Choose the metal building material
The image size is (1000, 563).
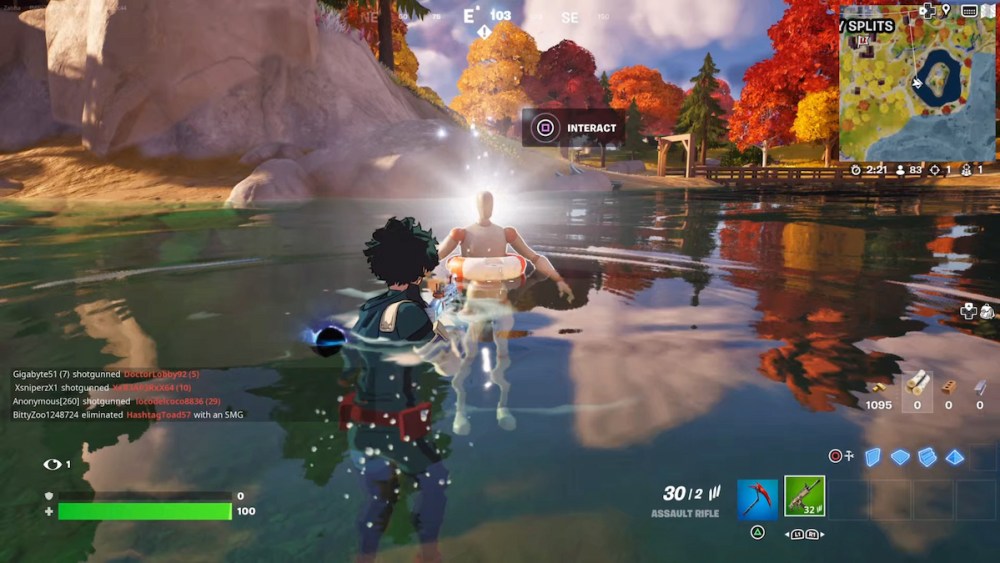click(x=979, y=386)
